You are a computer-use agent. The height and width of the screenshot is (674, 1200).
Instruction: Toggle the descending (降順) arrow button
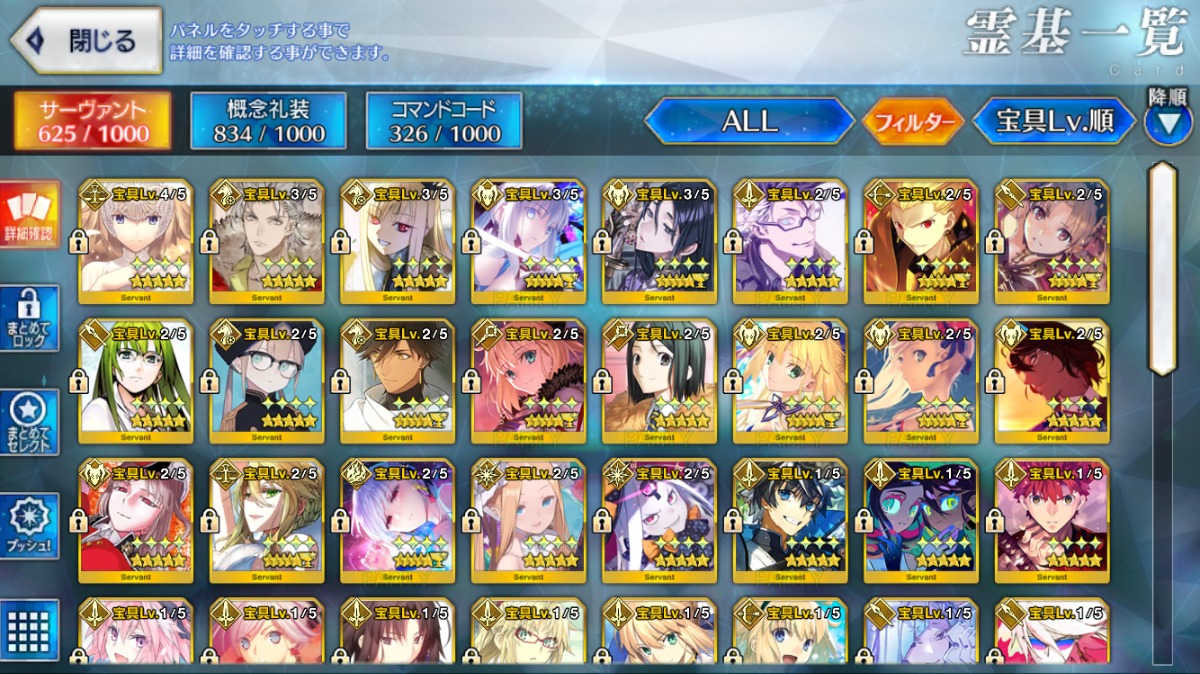coord(1167,122)
